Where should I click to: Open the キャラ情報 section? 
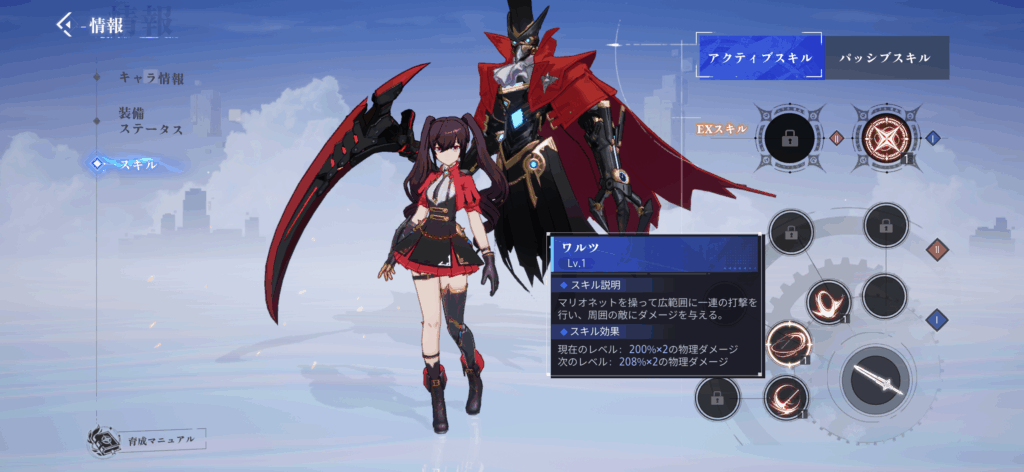151,77
